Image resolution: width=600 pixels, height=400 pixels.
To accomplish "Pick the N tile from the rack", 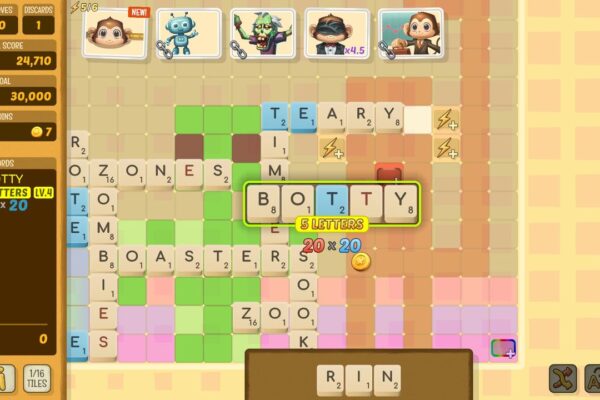I will tap(387, 379).
